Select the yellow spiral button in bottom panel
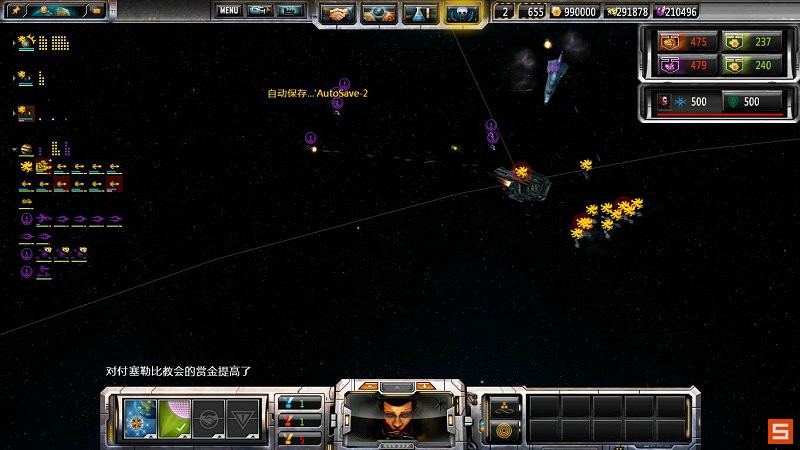 (504, 431)
